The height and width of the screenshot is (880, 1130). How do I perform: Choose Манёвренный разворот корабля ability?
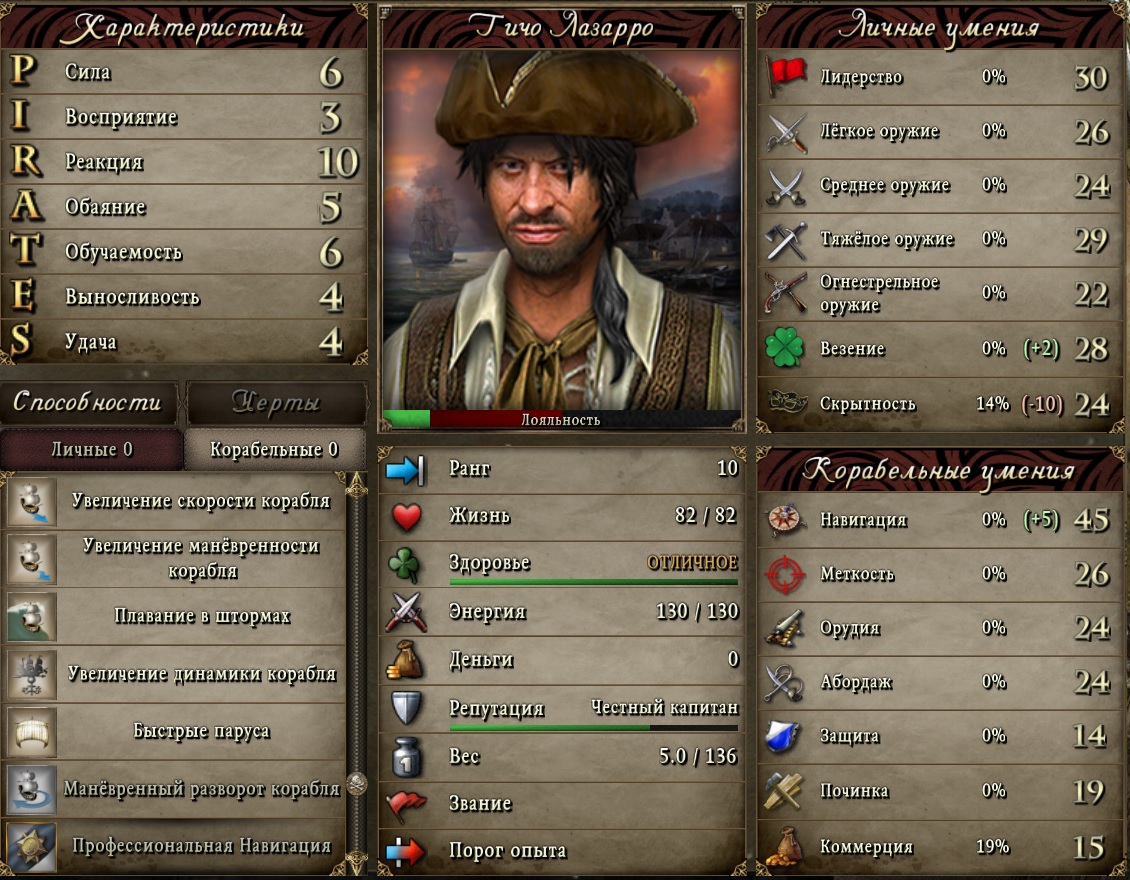200,788
